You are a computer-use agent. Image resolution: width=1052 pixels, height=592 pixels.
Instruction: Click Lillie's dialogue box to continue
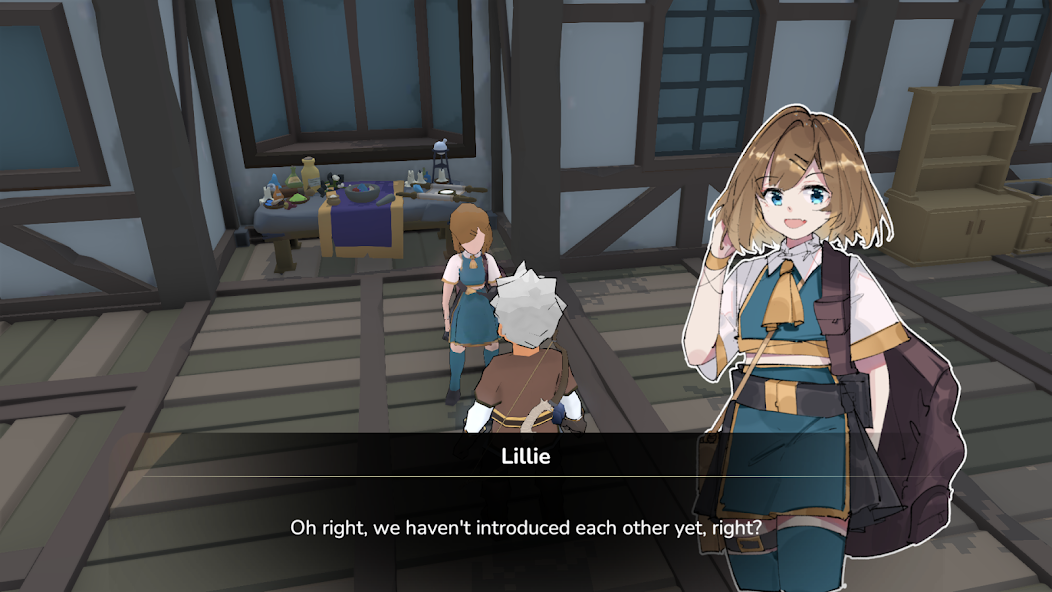[526, 526]
